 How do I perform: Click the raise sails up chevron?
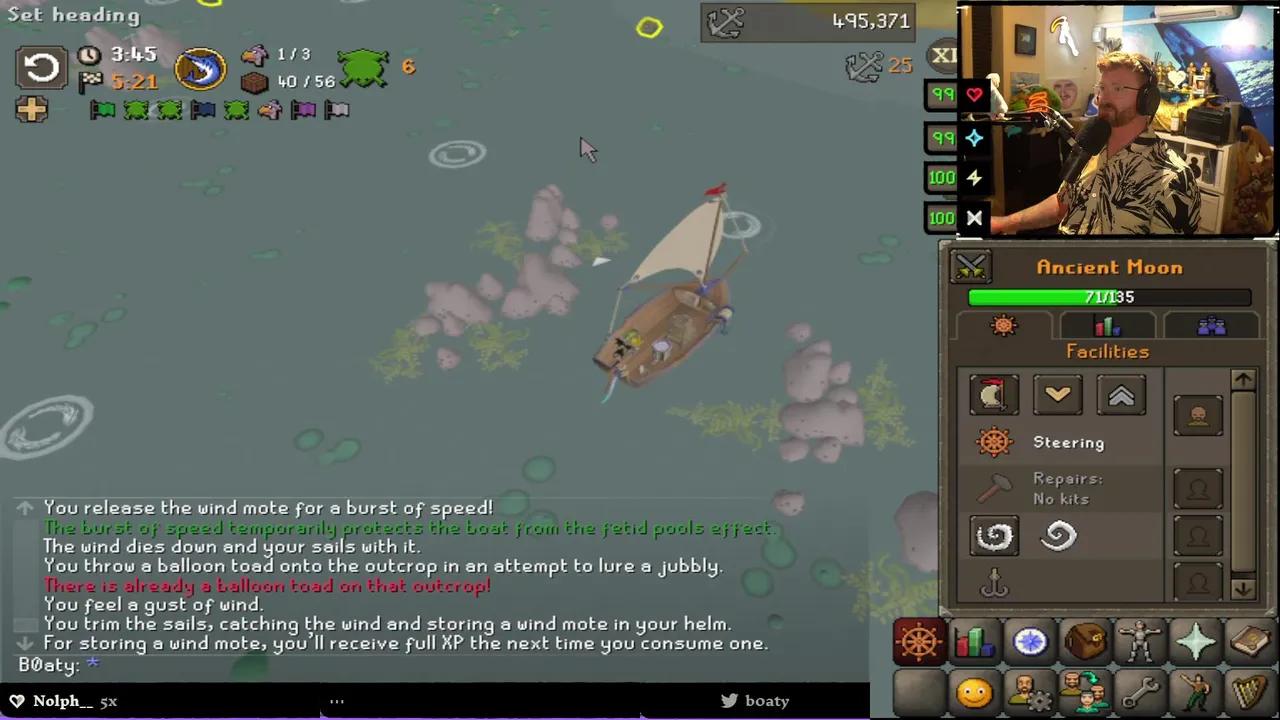(1121, 394)
